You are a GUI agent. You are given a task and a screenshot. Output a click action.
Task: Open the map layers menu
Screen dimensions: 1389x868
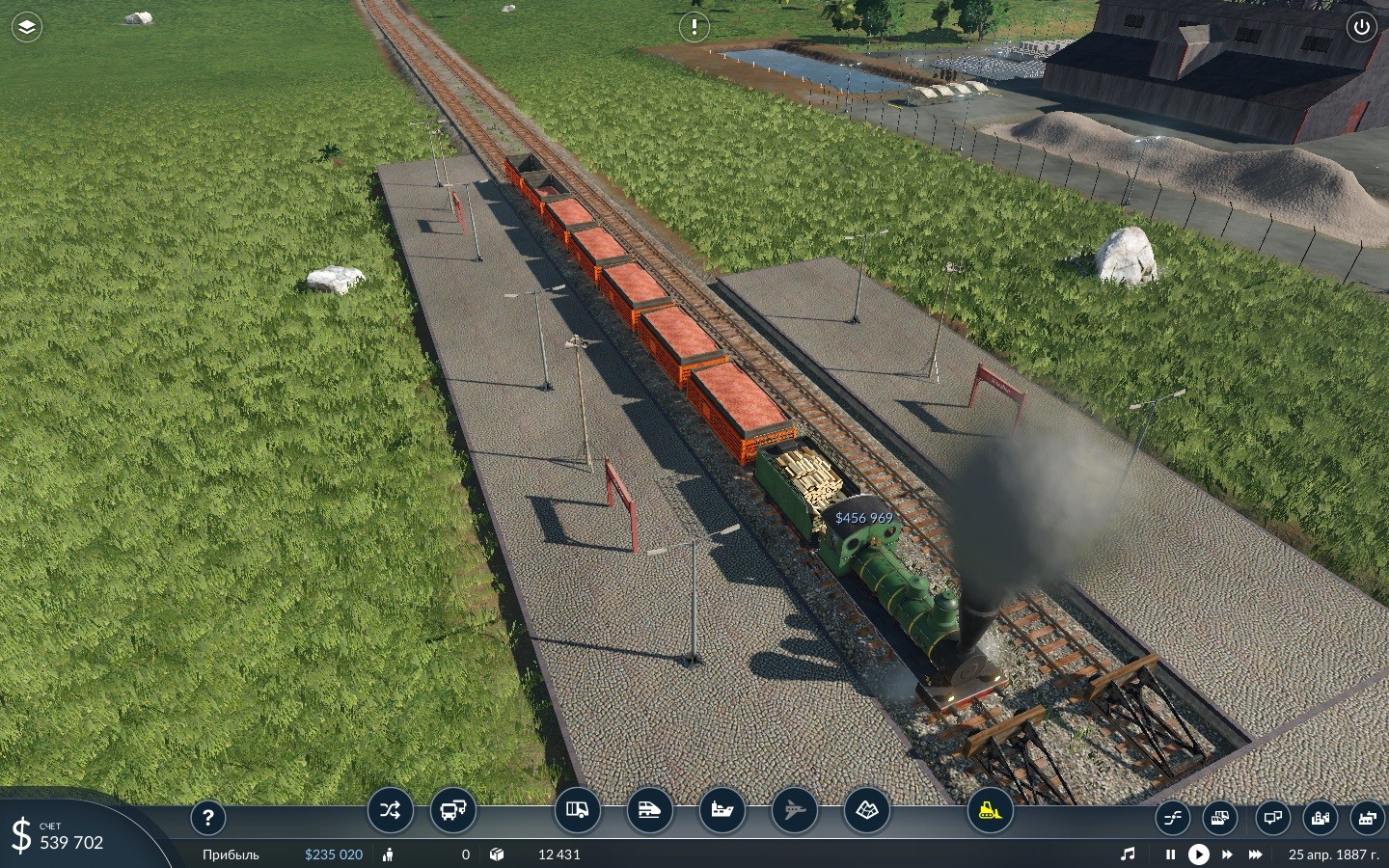tap(27, 27)
